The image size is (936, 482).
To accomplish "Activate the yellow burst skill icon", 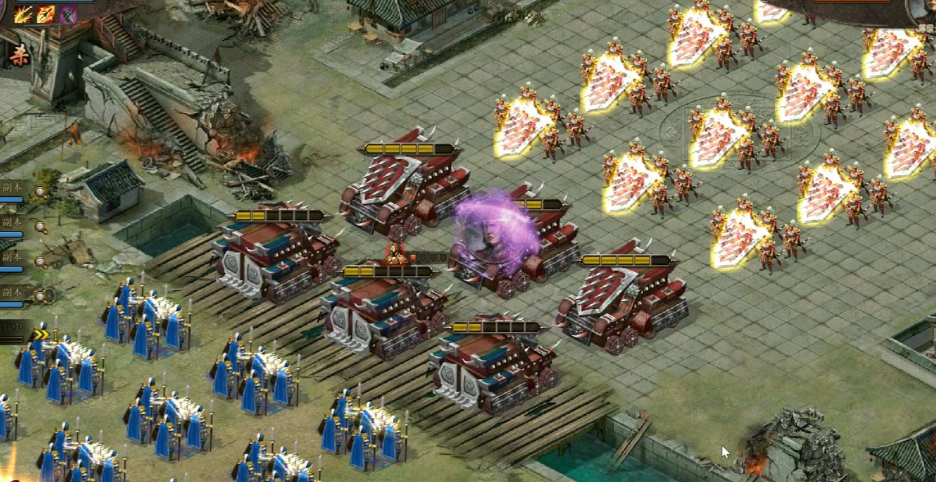I will [x=23, y=14].
